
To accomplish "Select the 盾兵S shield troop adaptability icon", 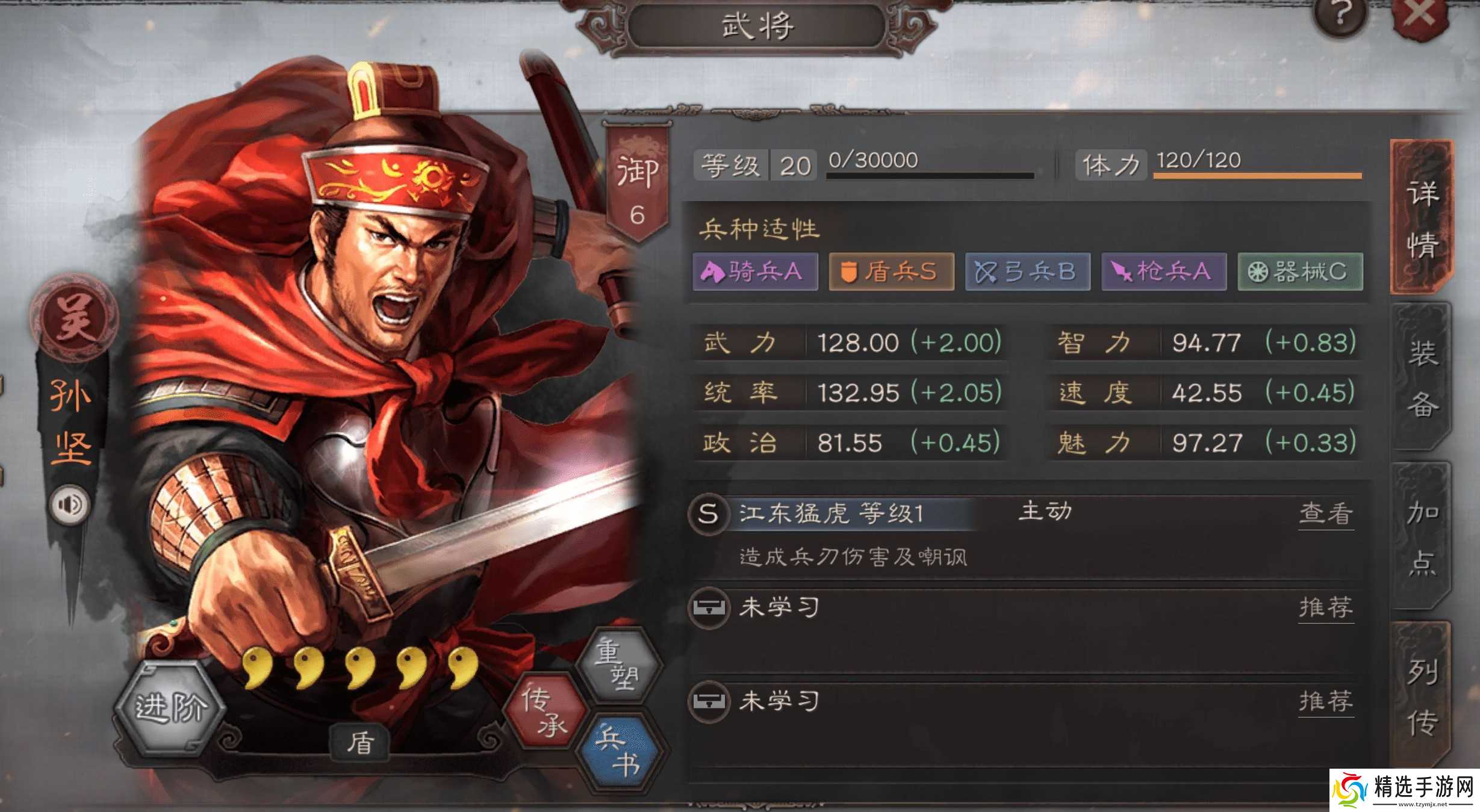I will (x=891, y=272).
